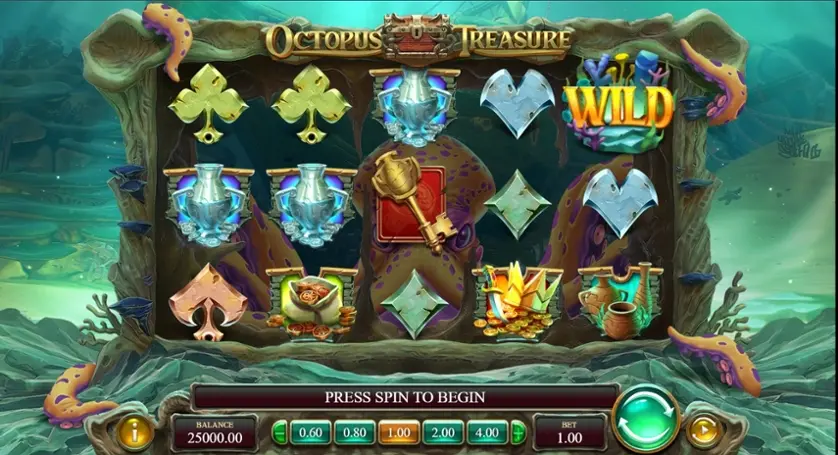Select the highlighted 1.00 bet value
This screenshot has width=838, height=455.
pyautogui.click(x=398, y=432)
